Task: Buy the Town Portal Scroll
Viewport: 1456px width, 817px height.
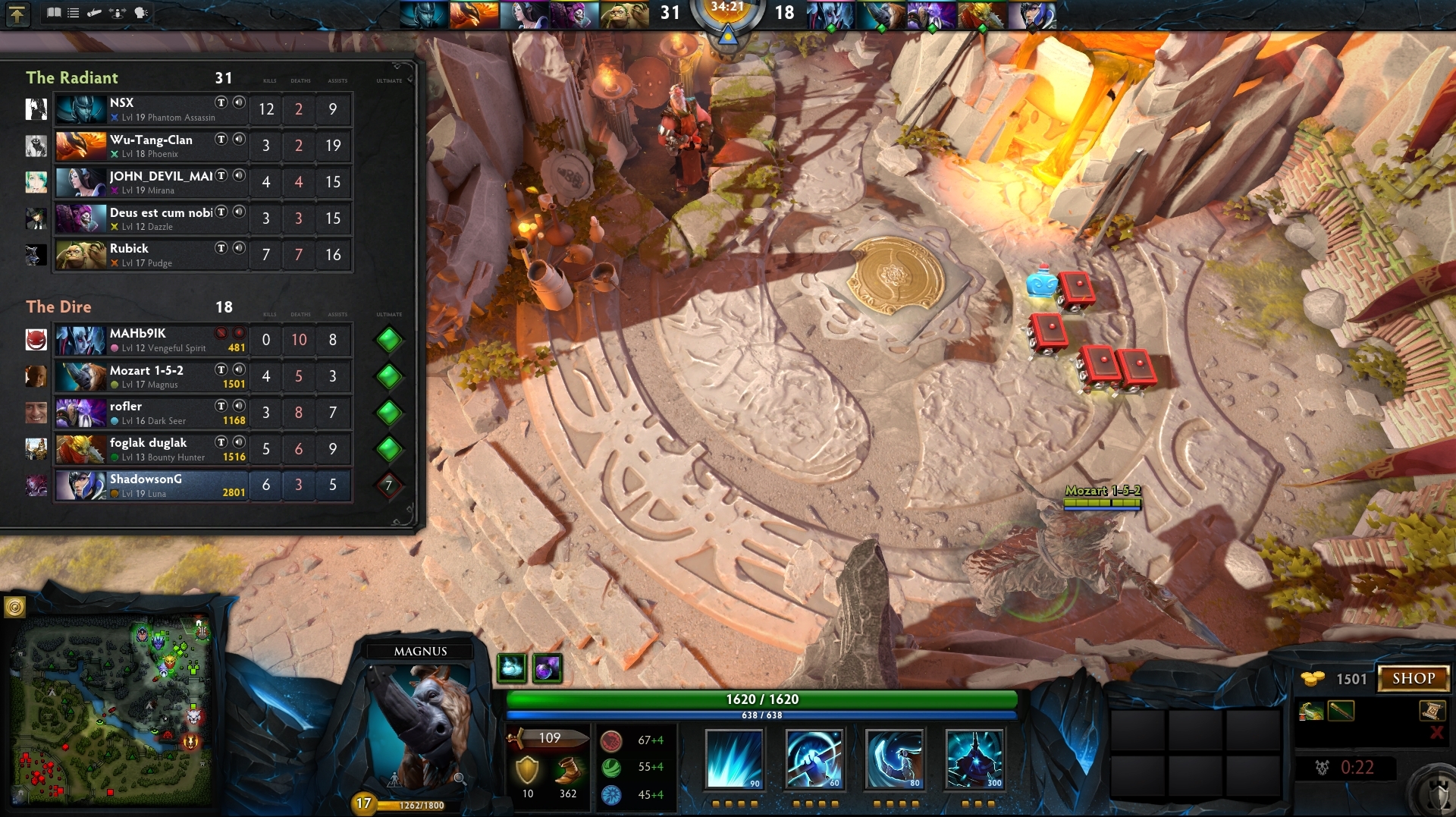Action: click(1431, 711)
